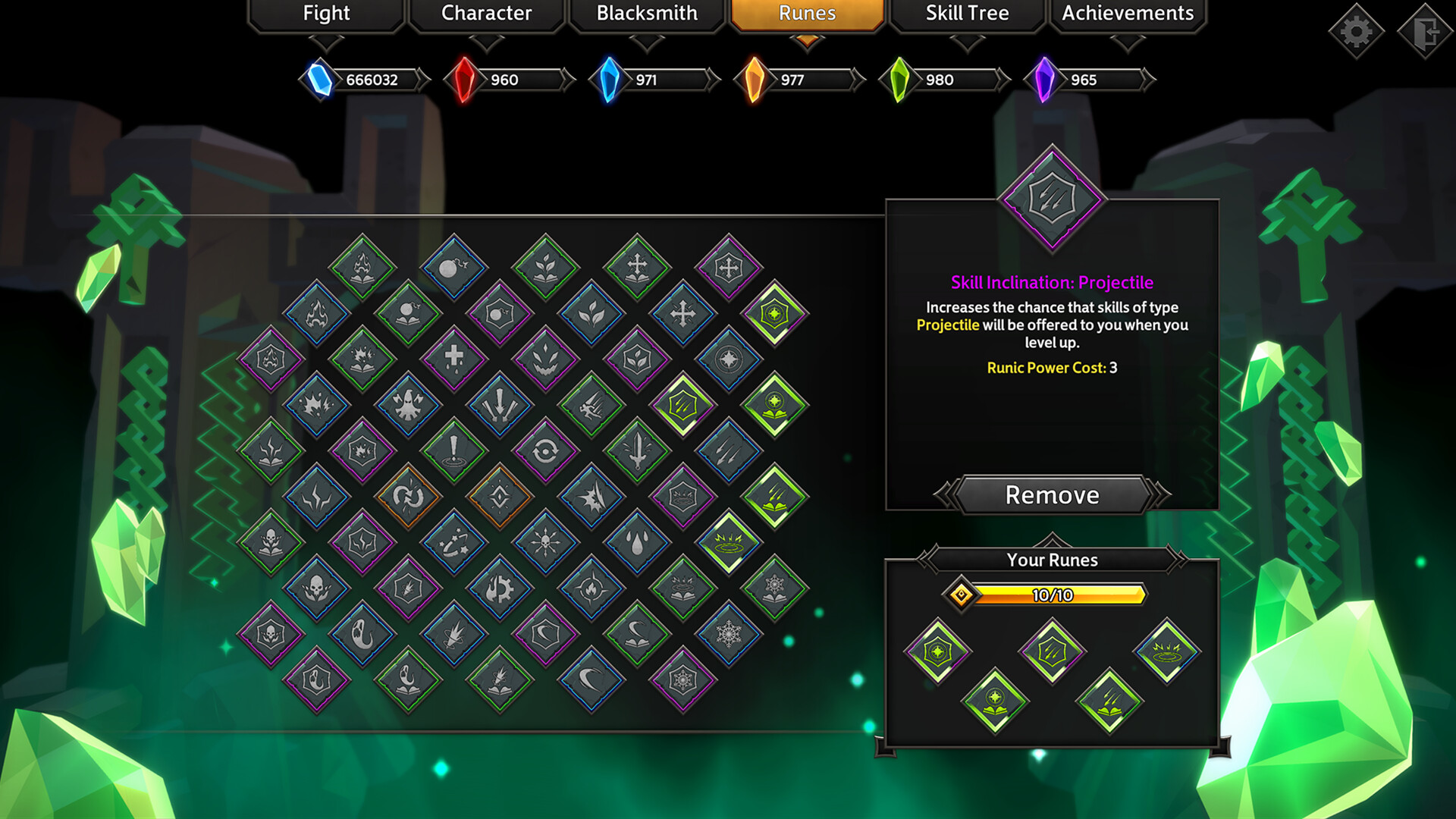
Task: Click the healing cross rune with drops
Action: tap(454, 359)
